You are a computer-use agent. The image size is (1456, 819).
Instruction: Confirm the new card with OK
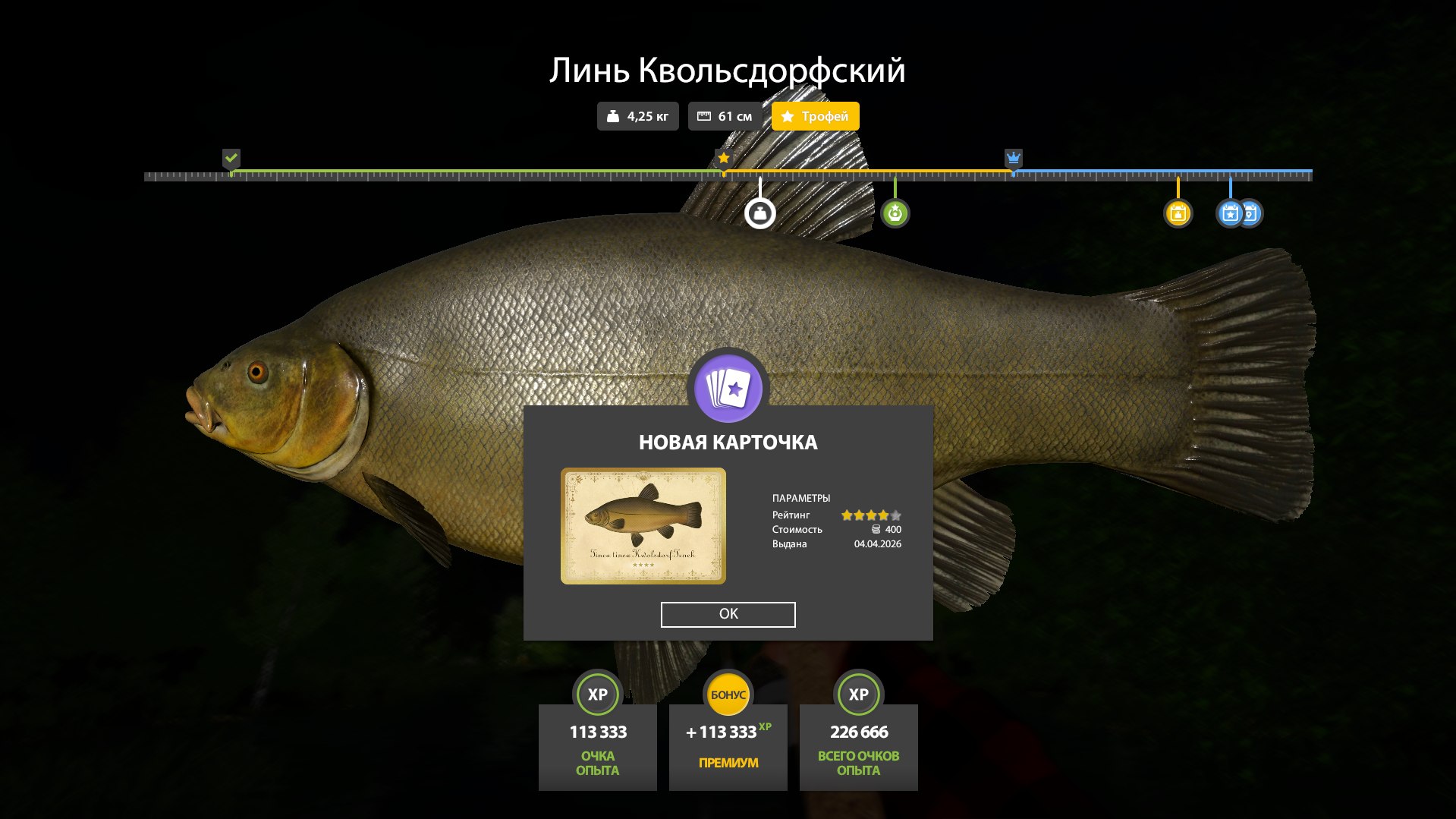pos(728,614)
